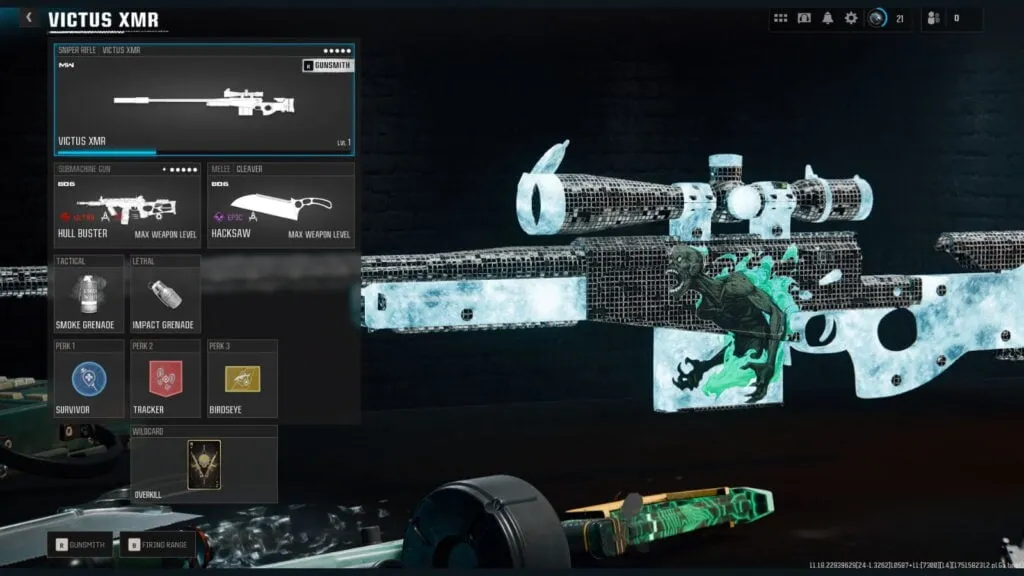Choose the Hull Buster submachine gun slot

point(127,207)
